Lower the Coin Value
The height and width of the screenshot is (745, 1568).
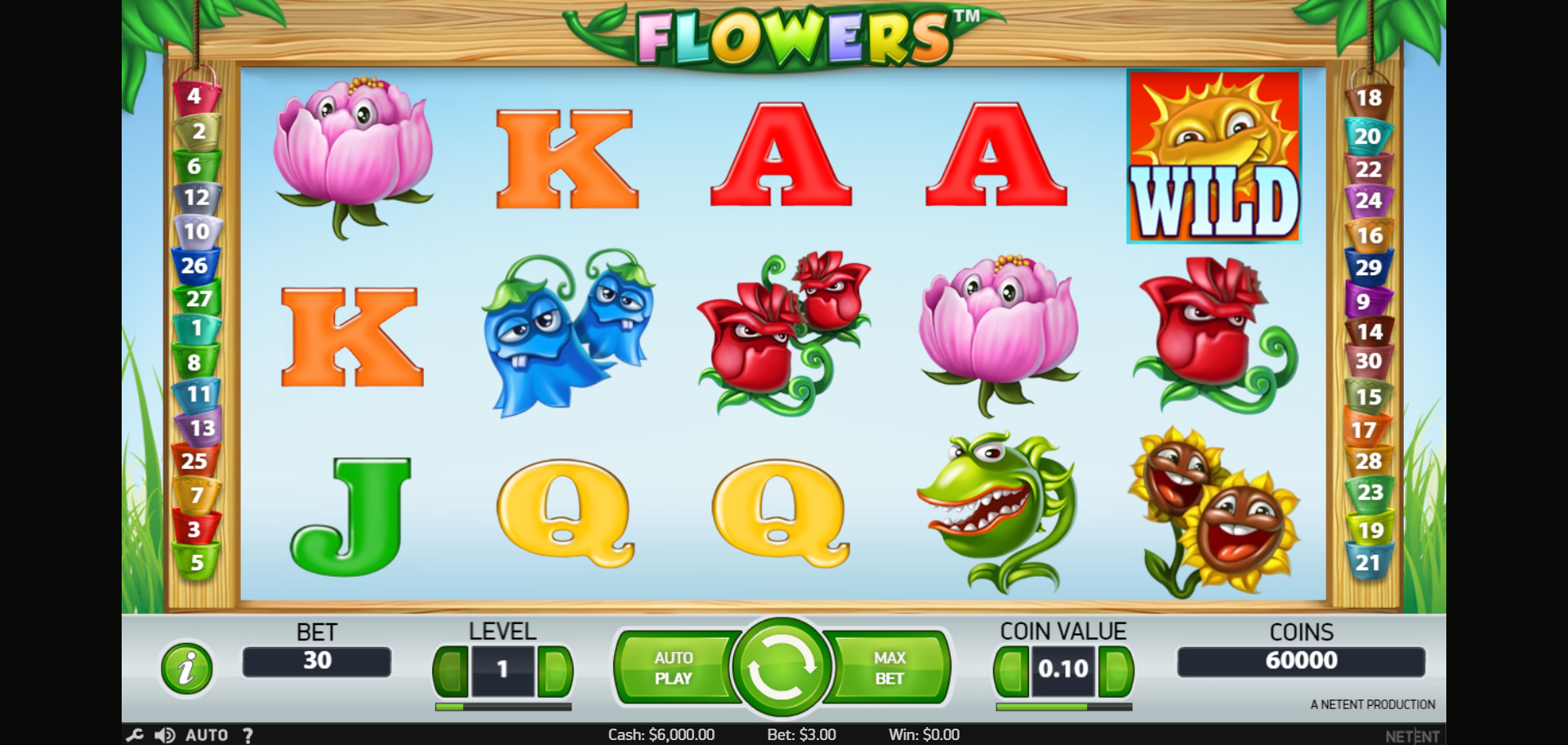coord(1011,671)
